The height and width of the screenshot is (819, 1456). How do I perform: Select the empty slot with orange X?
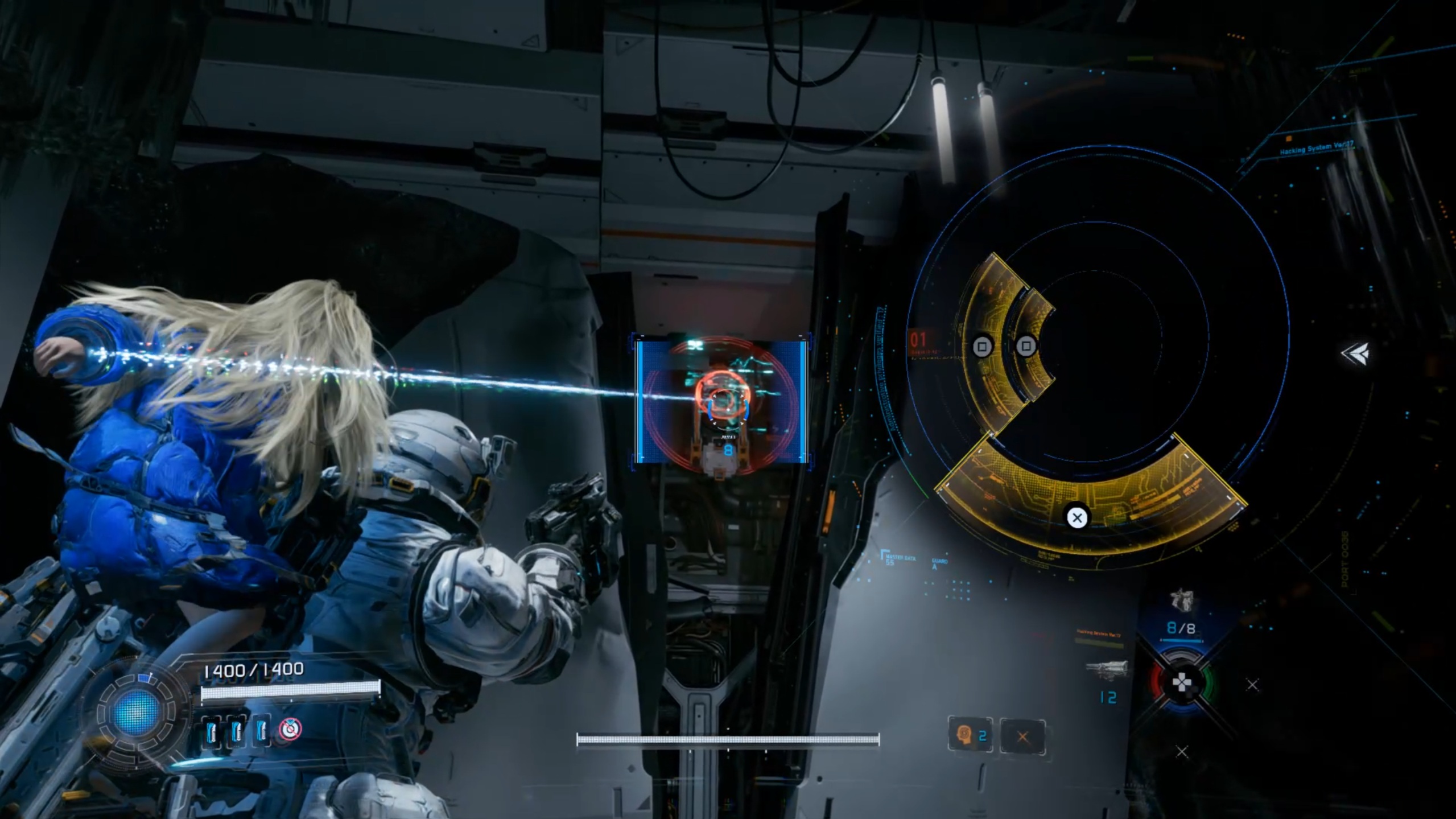[1022, 737]
